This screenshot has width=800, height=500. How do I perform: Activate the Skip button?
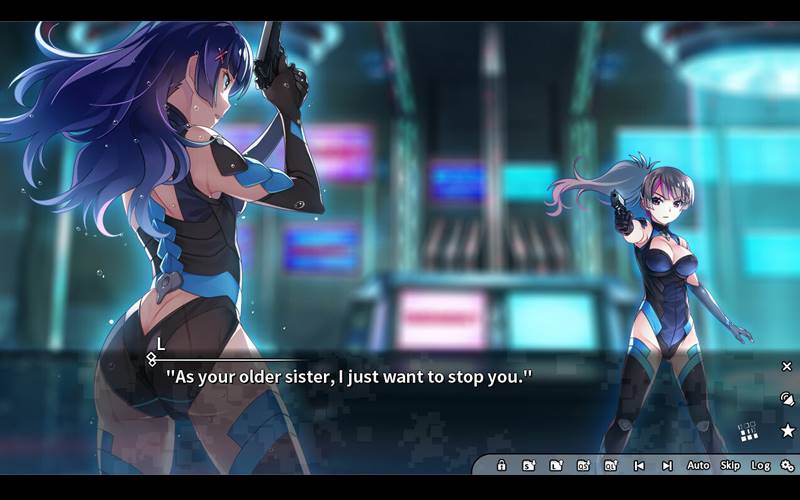coord(730,466)
